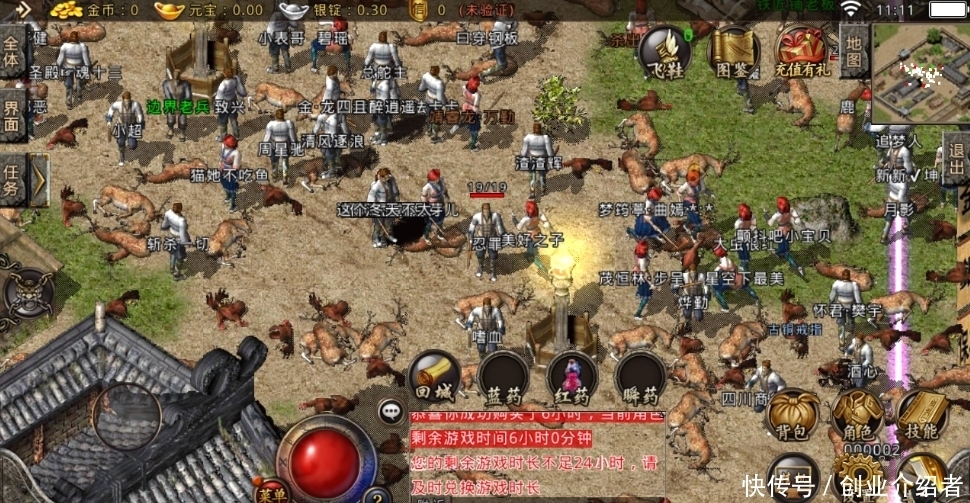Open the 地图 map button

[853, 51]
